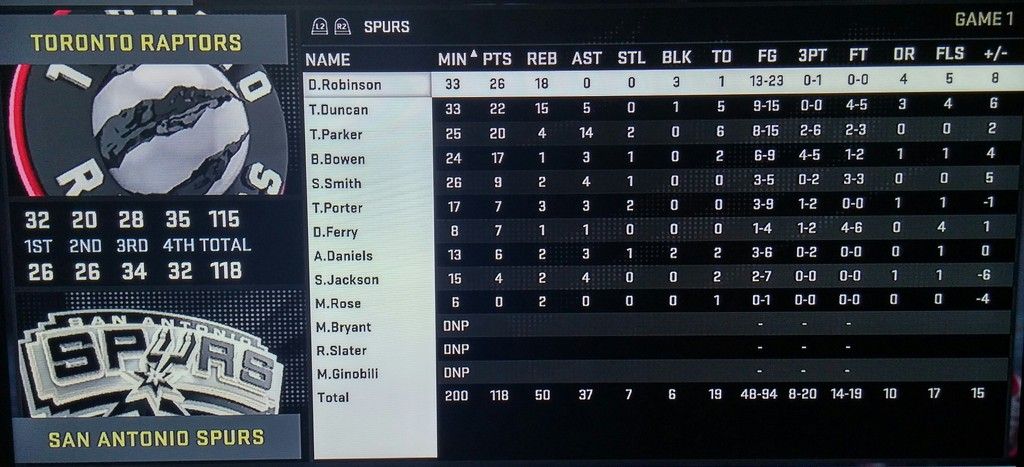This screenshot has width=1024, height=467.
Task: Sort by the AST column header
Action: [586, 59]
